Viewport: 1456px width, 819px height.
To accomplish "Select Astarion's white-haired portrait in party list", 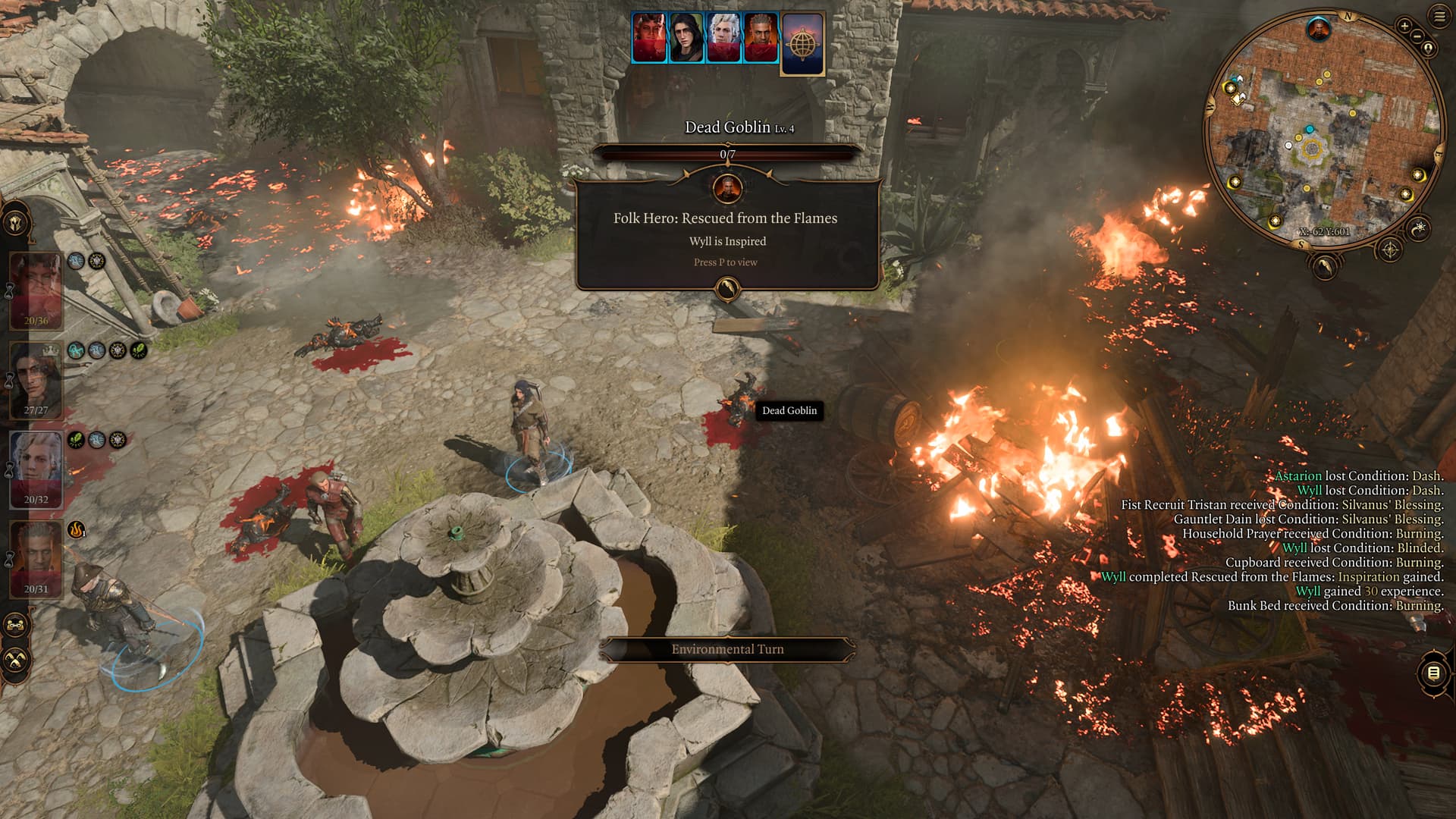I will tap(36, 468).
